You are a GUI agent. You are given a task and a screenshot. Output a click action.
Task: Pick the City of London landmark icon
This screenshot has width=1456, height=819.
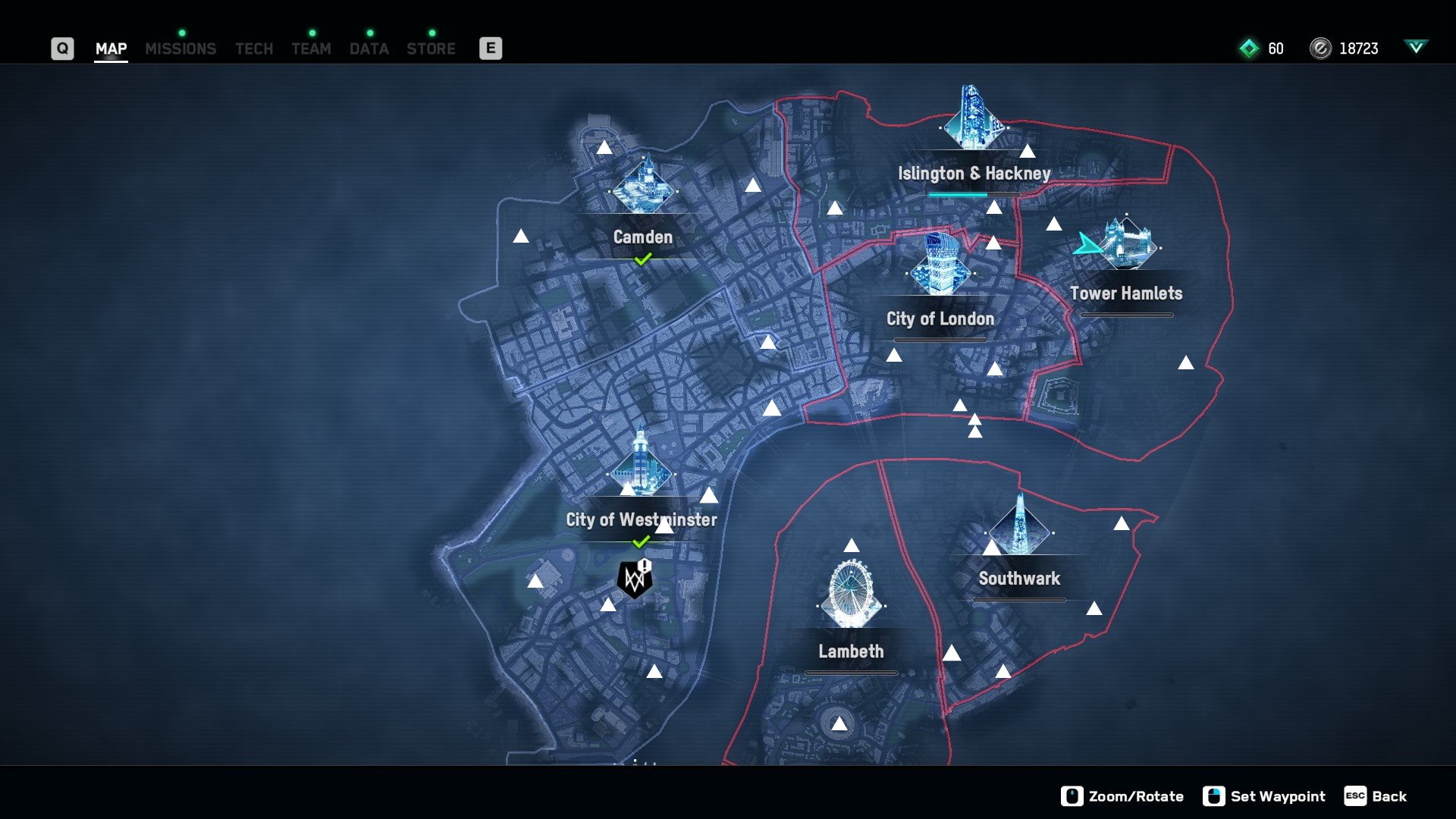940,265
